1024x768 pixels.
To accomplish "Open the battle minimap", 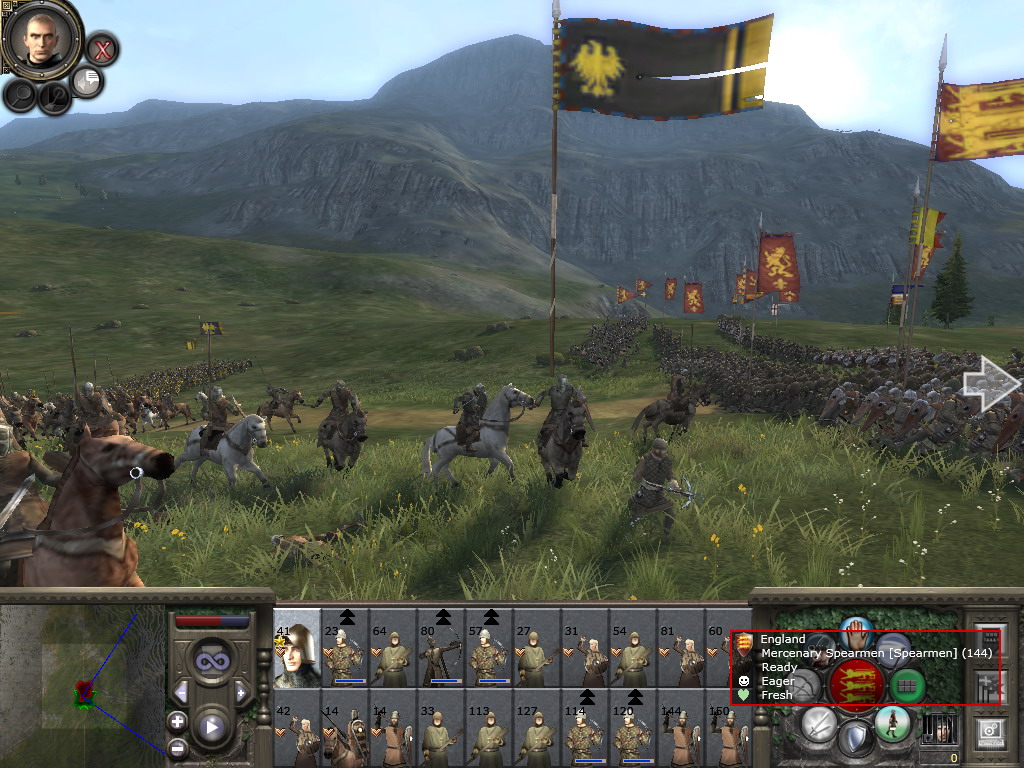I will [82, 686].
